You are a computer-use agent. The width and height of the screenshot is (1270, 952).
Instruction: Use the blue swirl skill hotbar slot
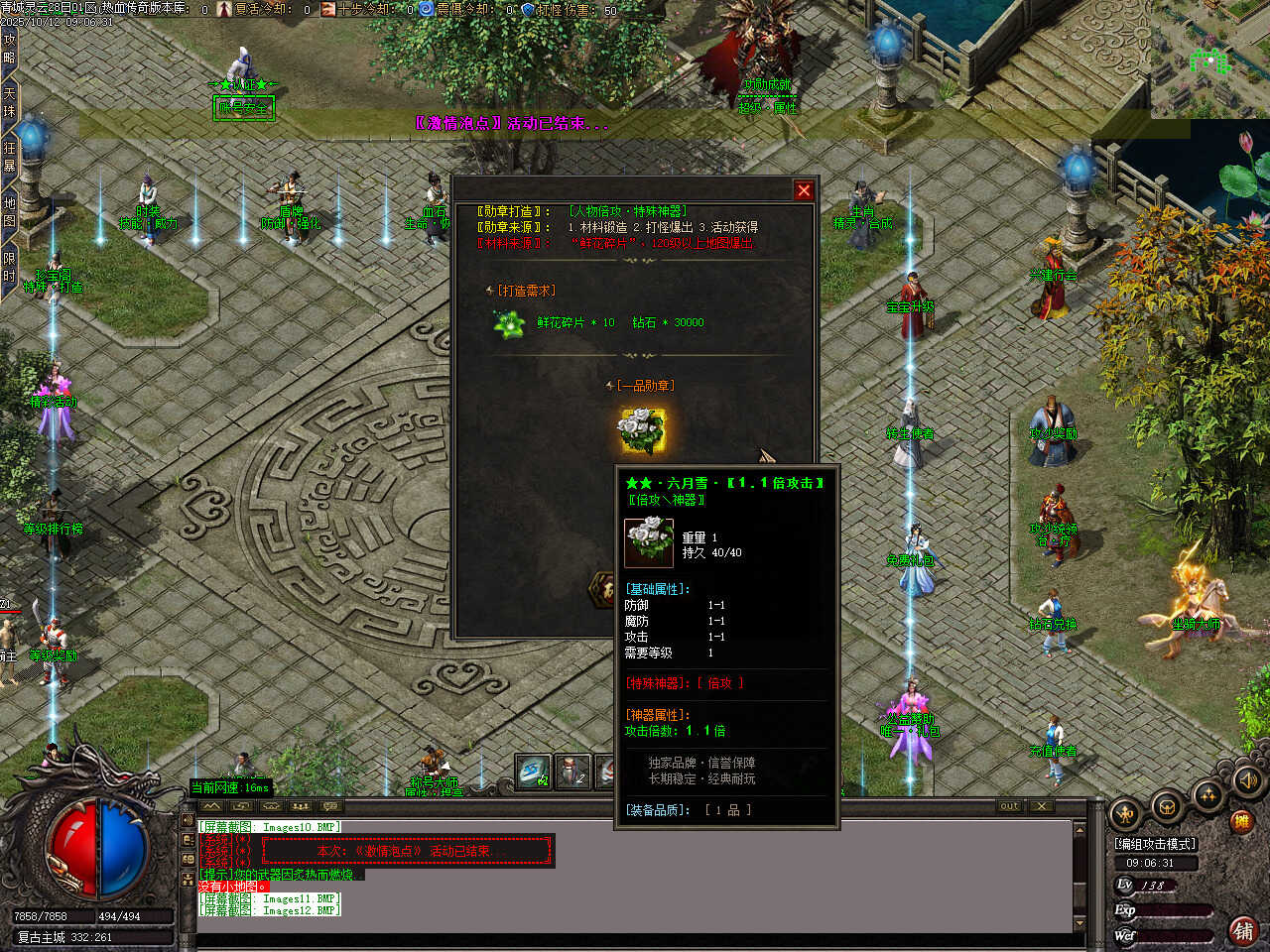534,772
